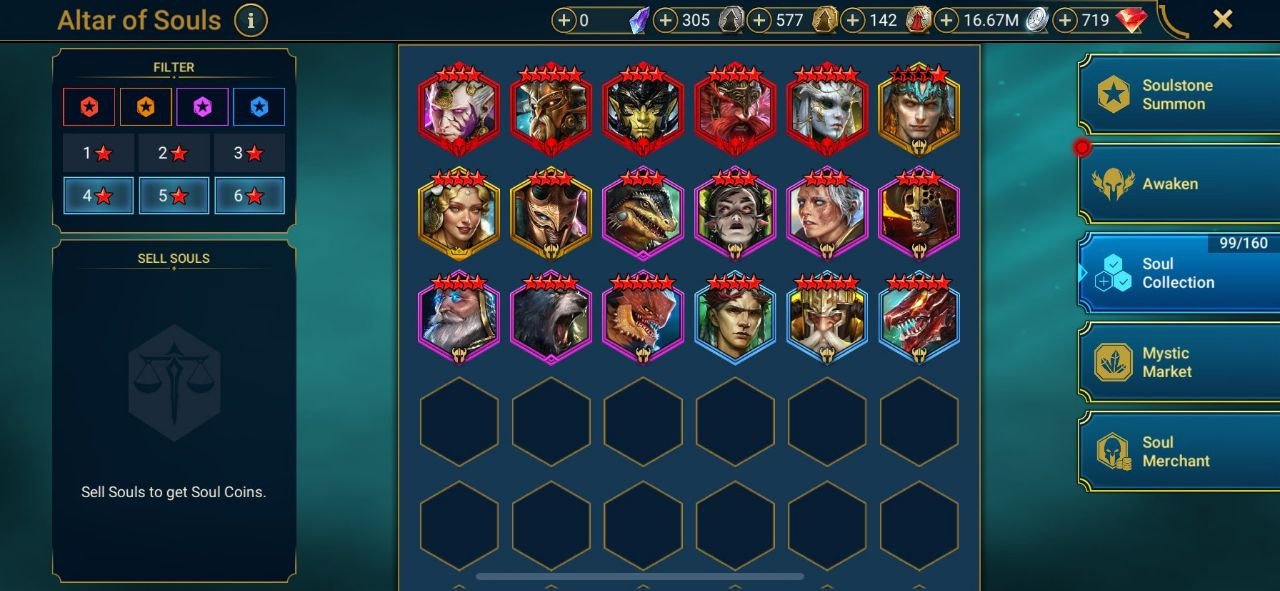Enable the 2-star filter

[173, 153]
